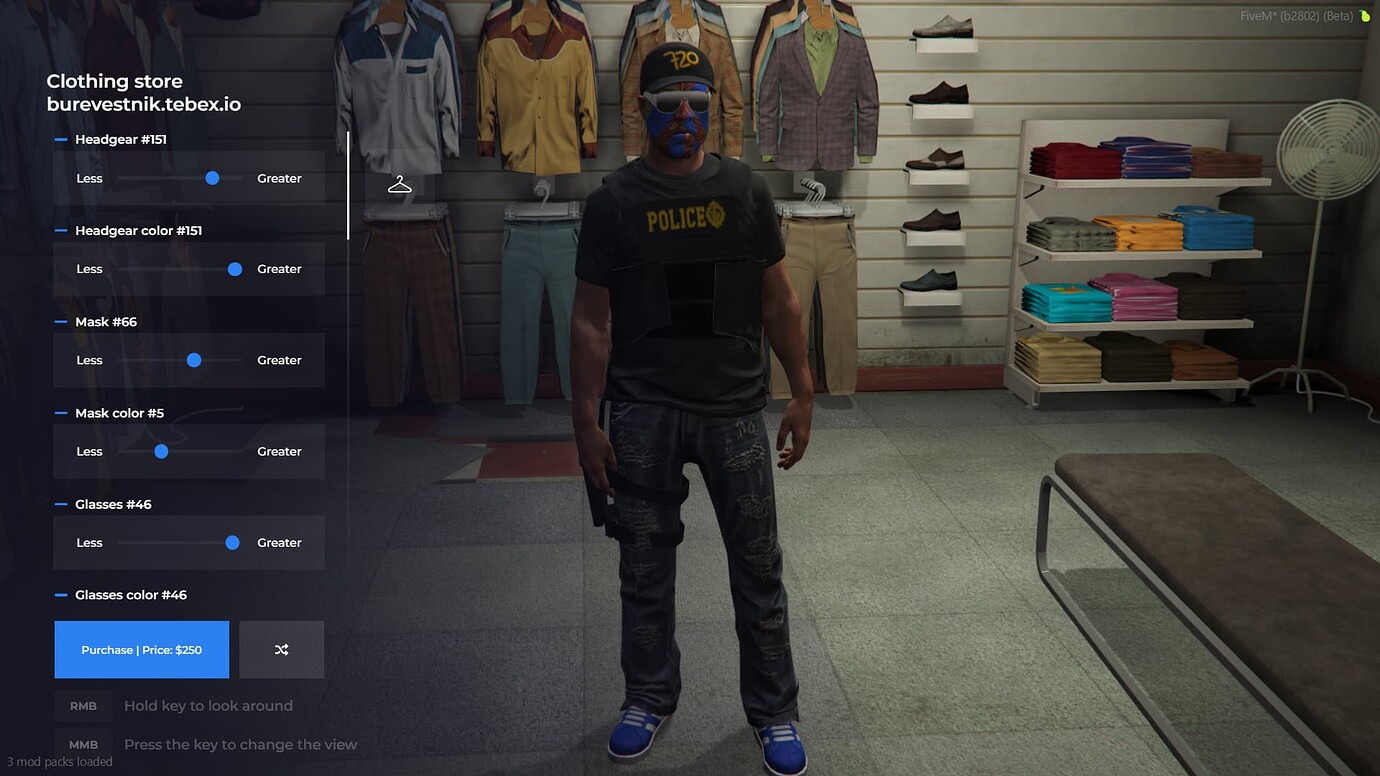Select the clothes hanger icon beside the menu

pyautogui.click(x=399, y=183)
